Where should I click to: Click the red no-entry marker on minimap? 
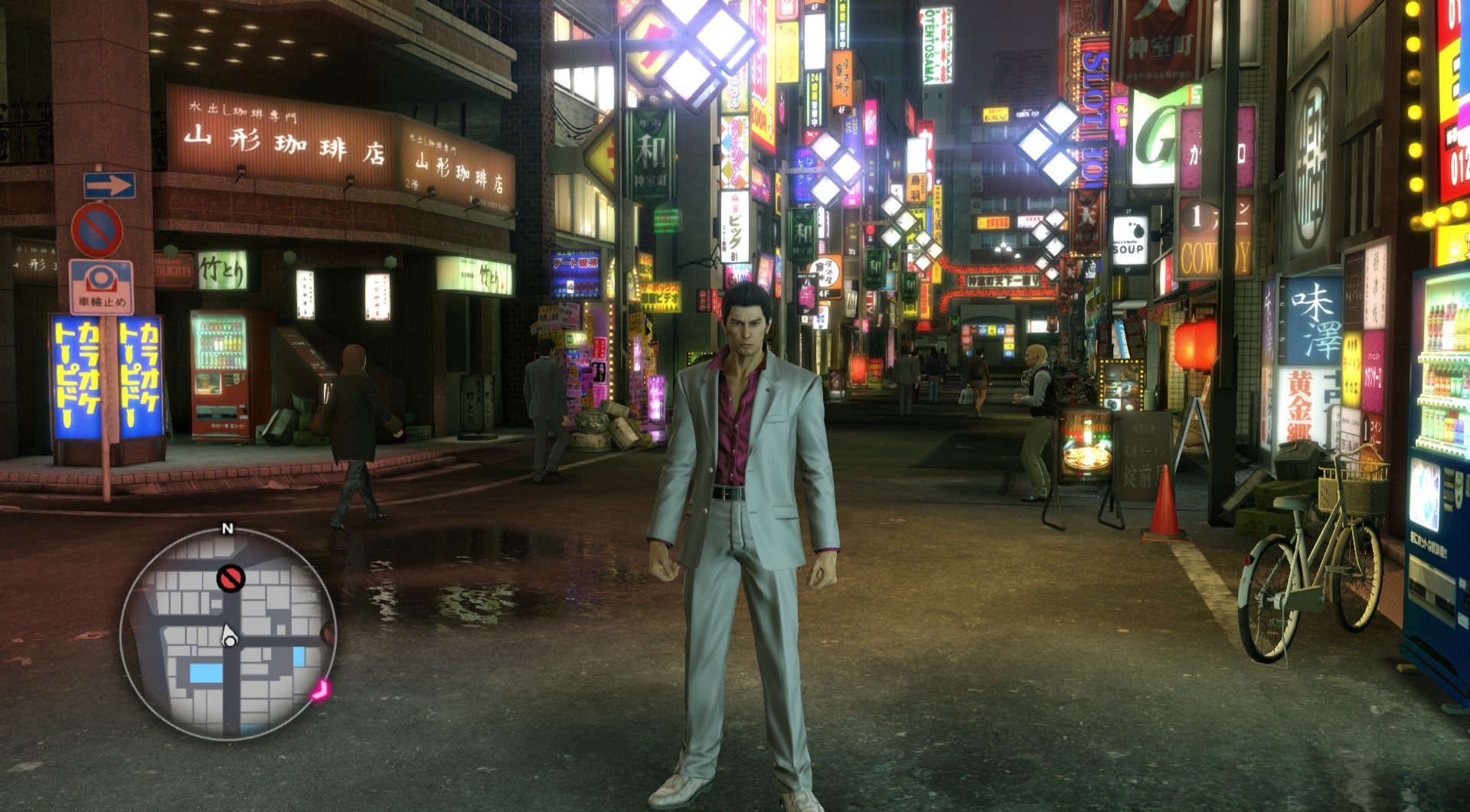(230, 578)
